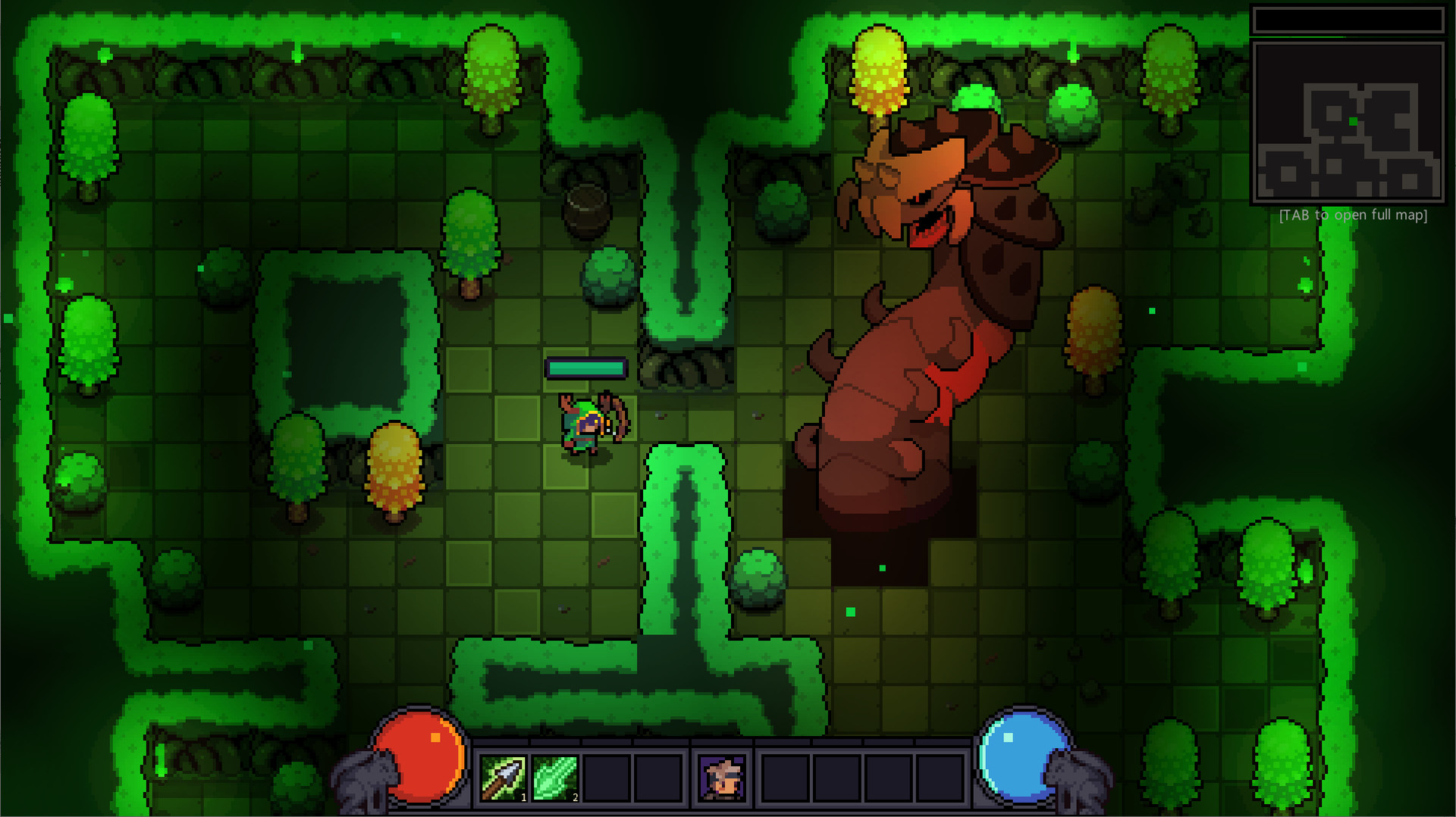
Task: Click the health bar above the player
Action: pos(585,368)
